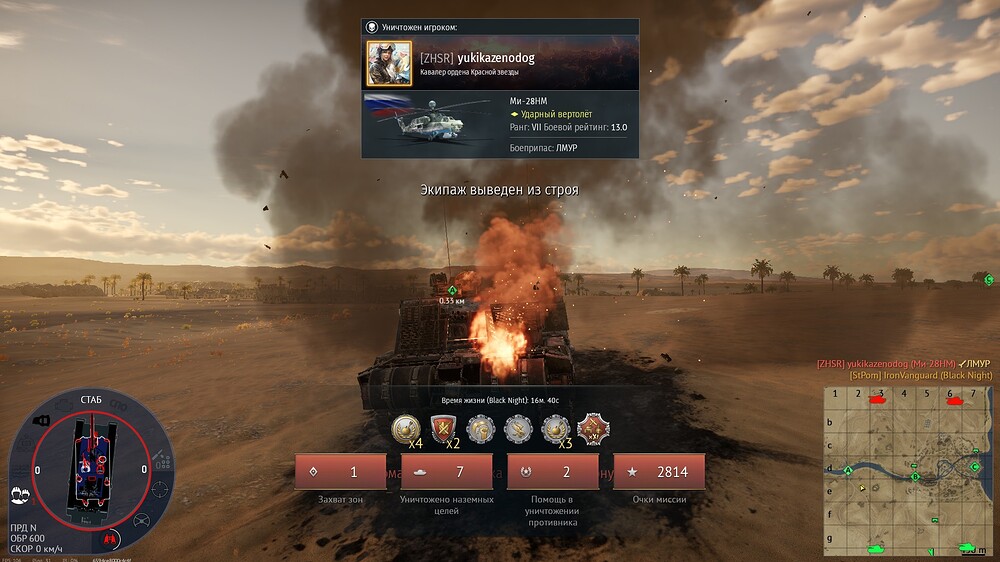1000x562 pixels.
Task: Click the red cross-shaped award medal
Action: 594,429
